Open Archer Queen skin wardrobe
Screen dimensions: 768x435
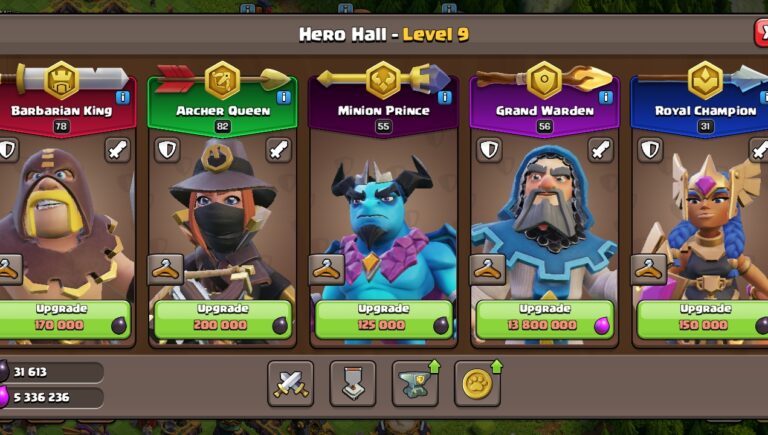click(x=166, y=268)
